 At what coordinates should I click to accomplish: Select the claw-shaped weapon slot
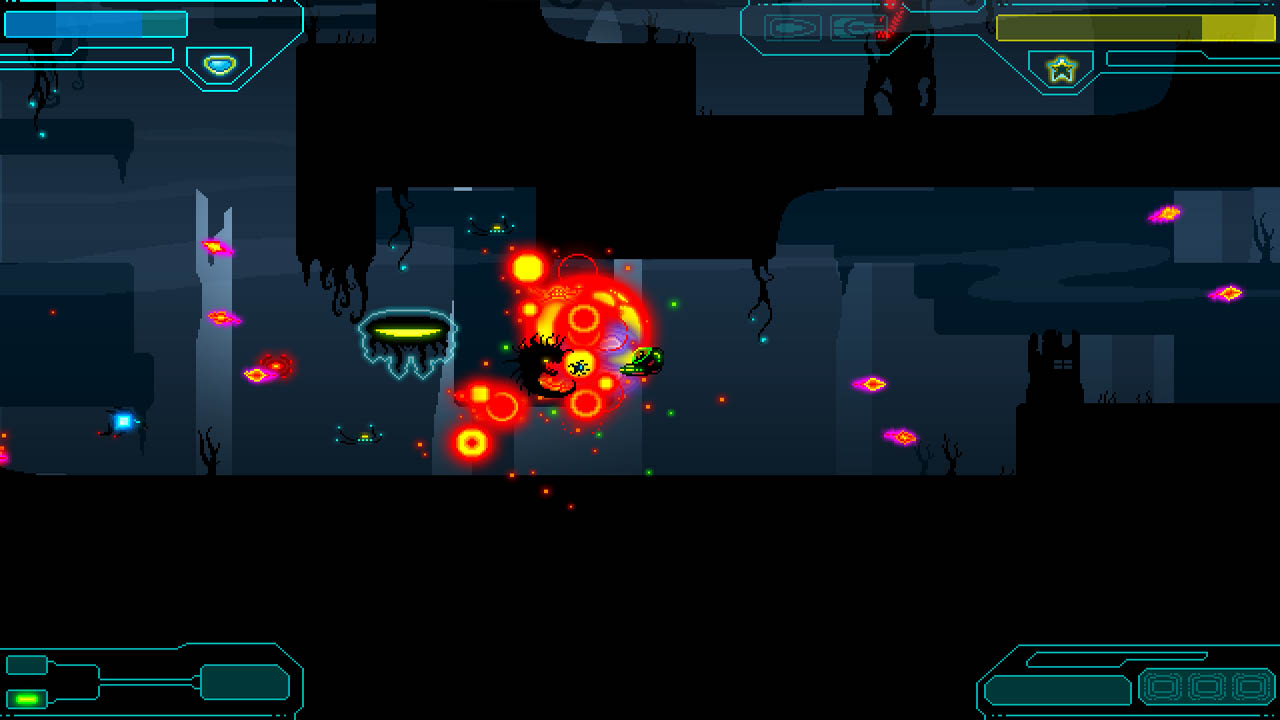pyautogui.click(x=857, y=27)
